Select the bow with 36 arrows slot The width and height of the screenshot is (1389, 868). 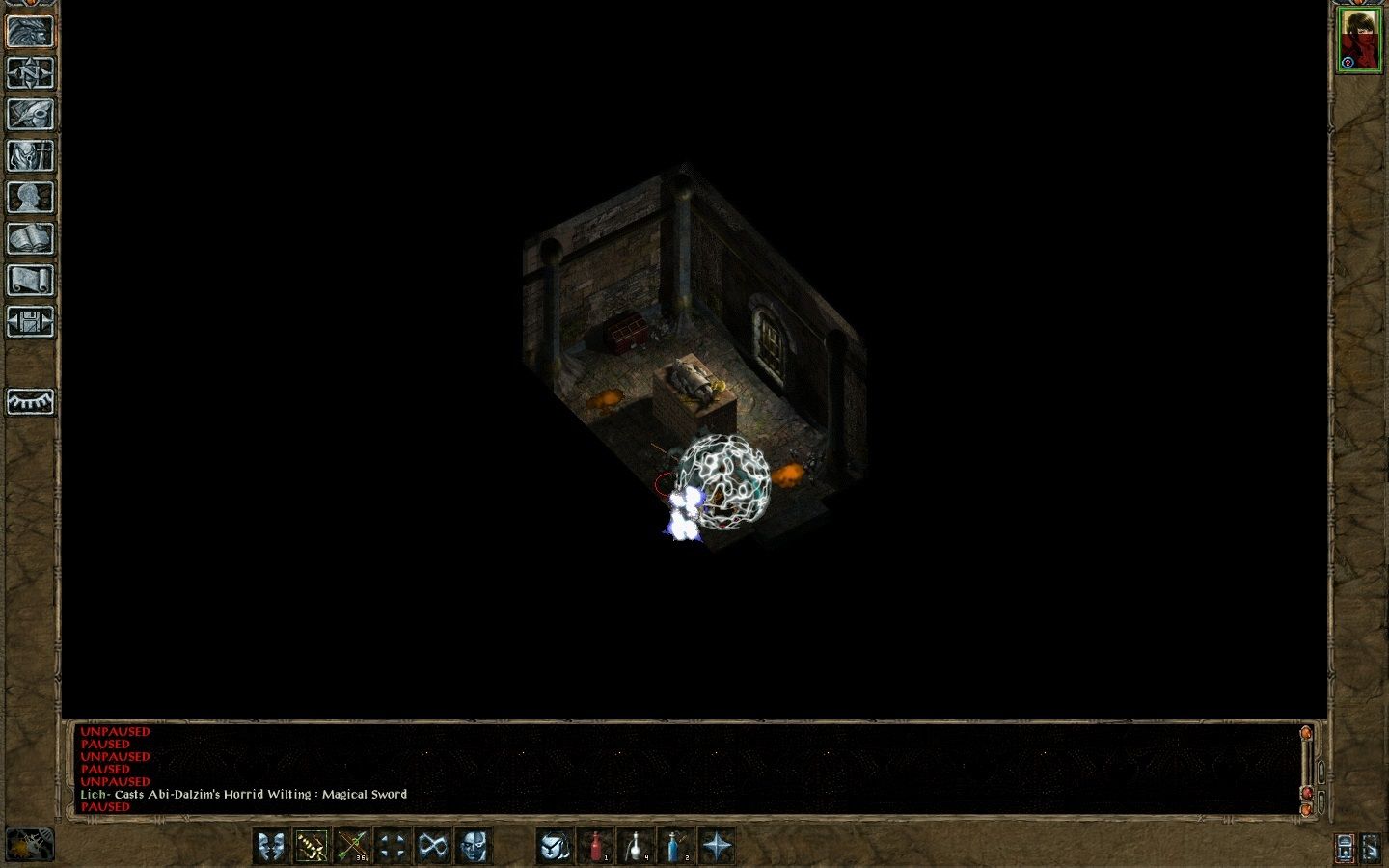coord(352,847)
